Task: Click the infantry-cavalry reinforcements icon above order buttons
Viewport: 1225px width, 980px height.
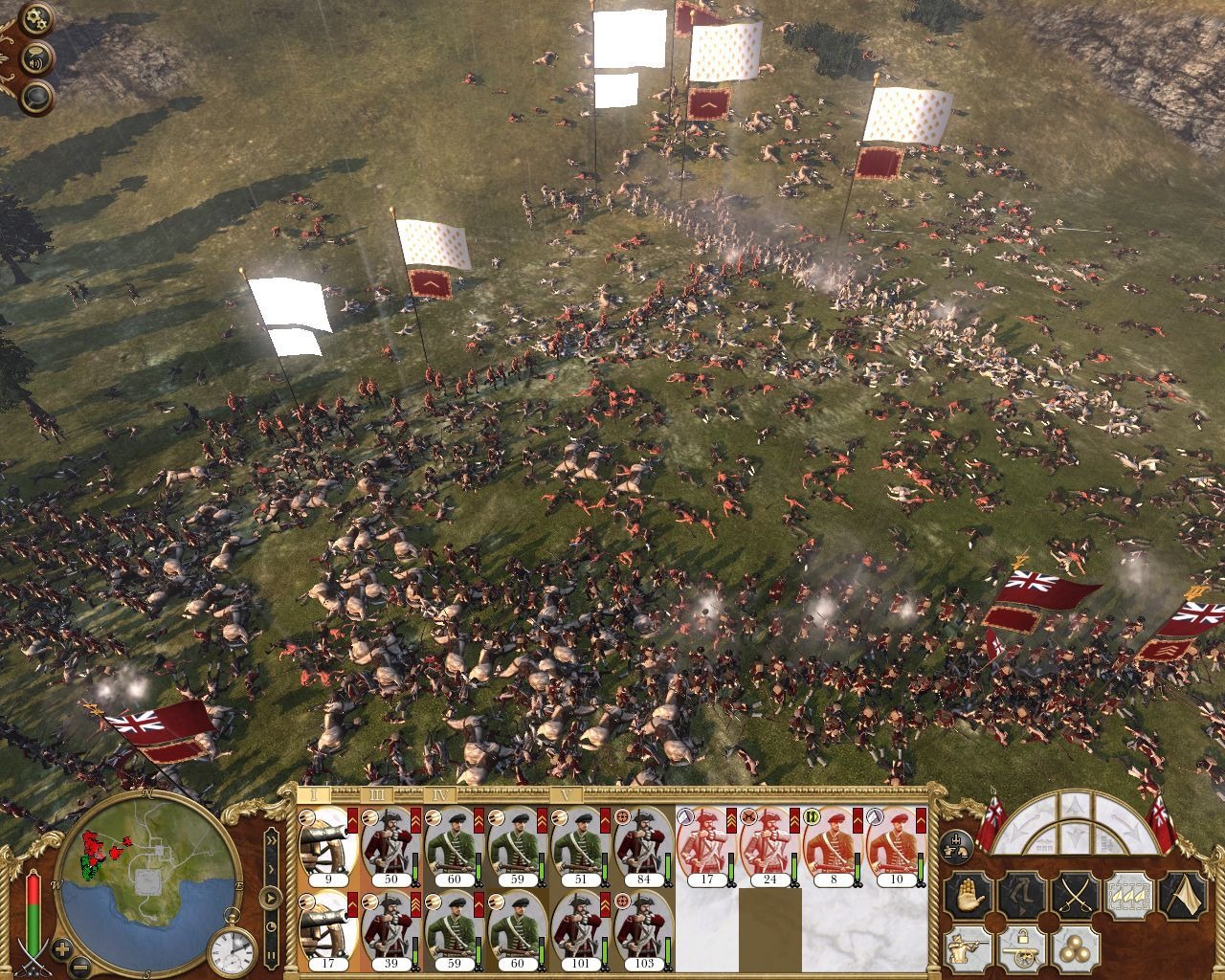Action: [x=956, y=845]
